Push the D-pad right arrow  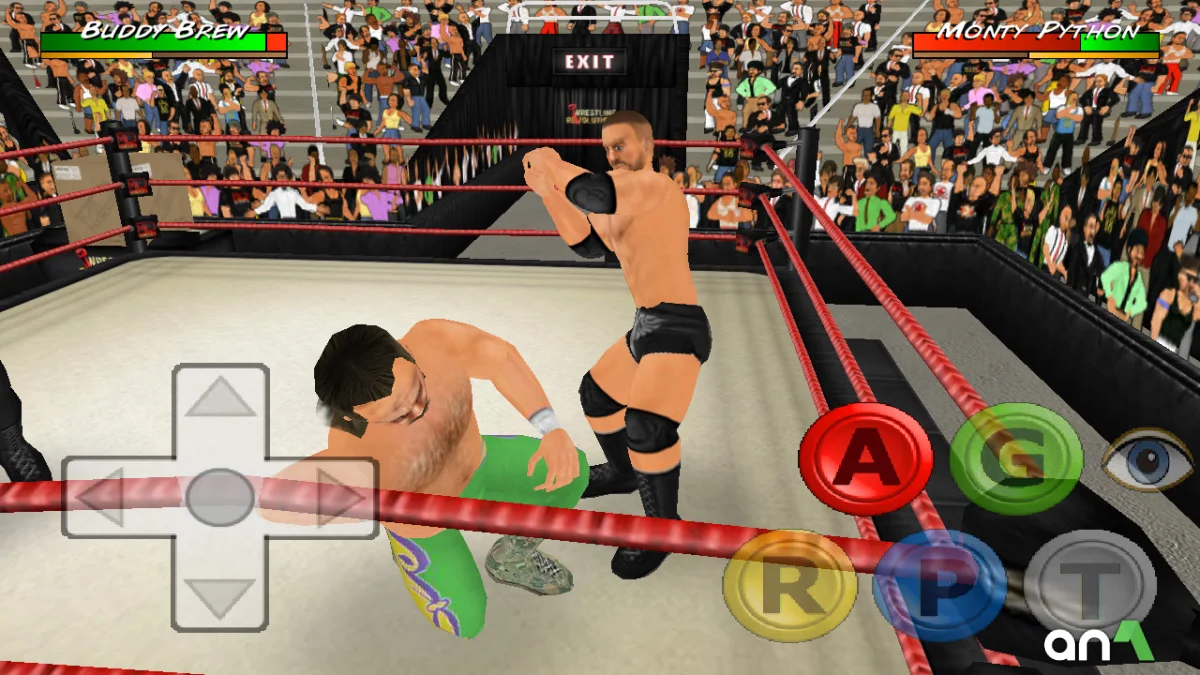pyautogui.click(x=338, y=497)
